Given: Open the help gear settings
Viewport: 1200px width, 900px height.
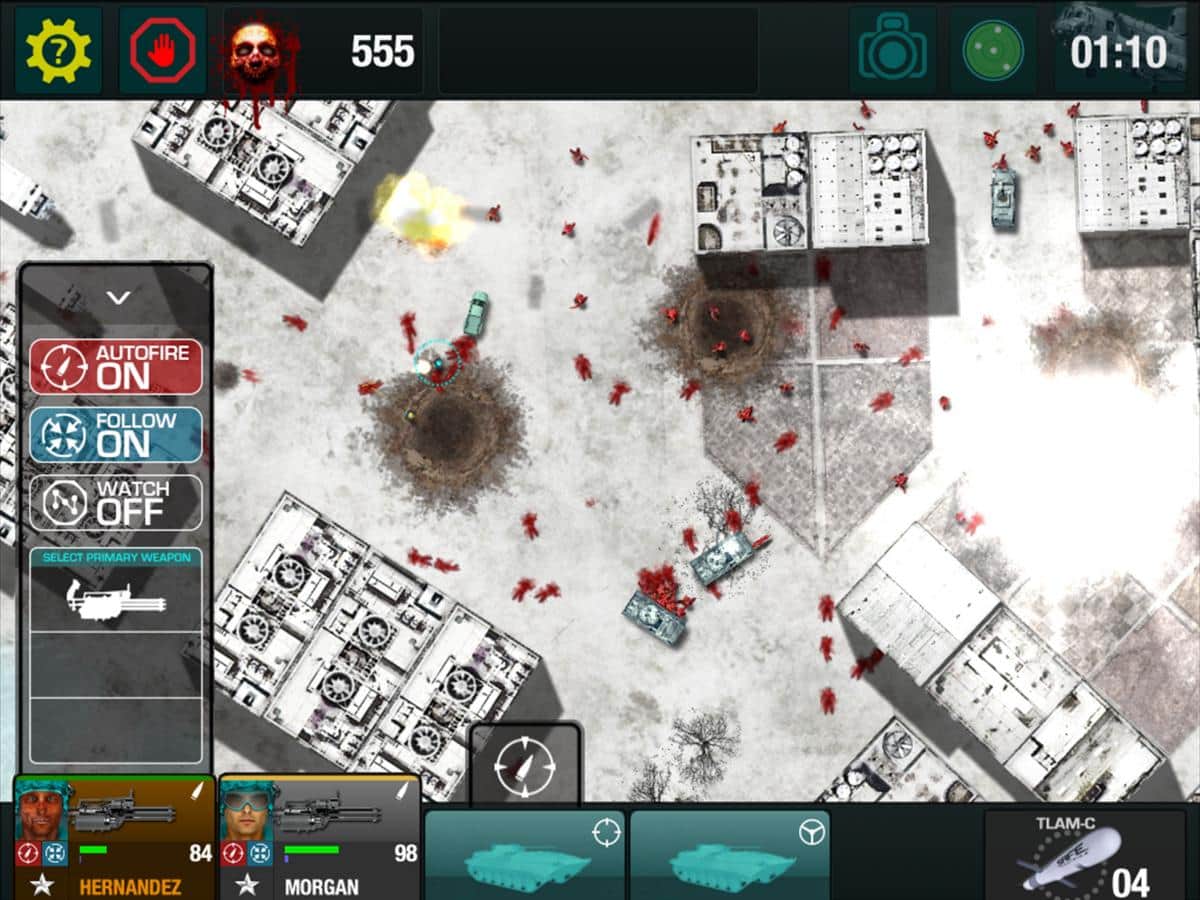Looking at the screenshot, I should pyautogui.click(x=58, y=50).
